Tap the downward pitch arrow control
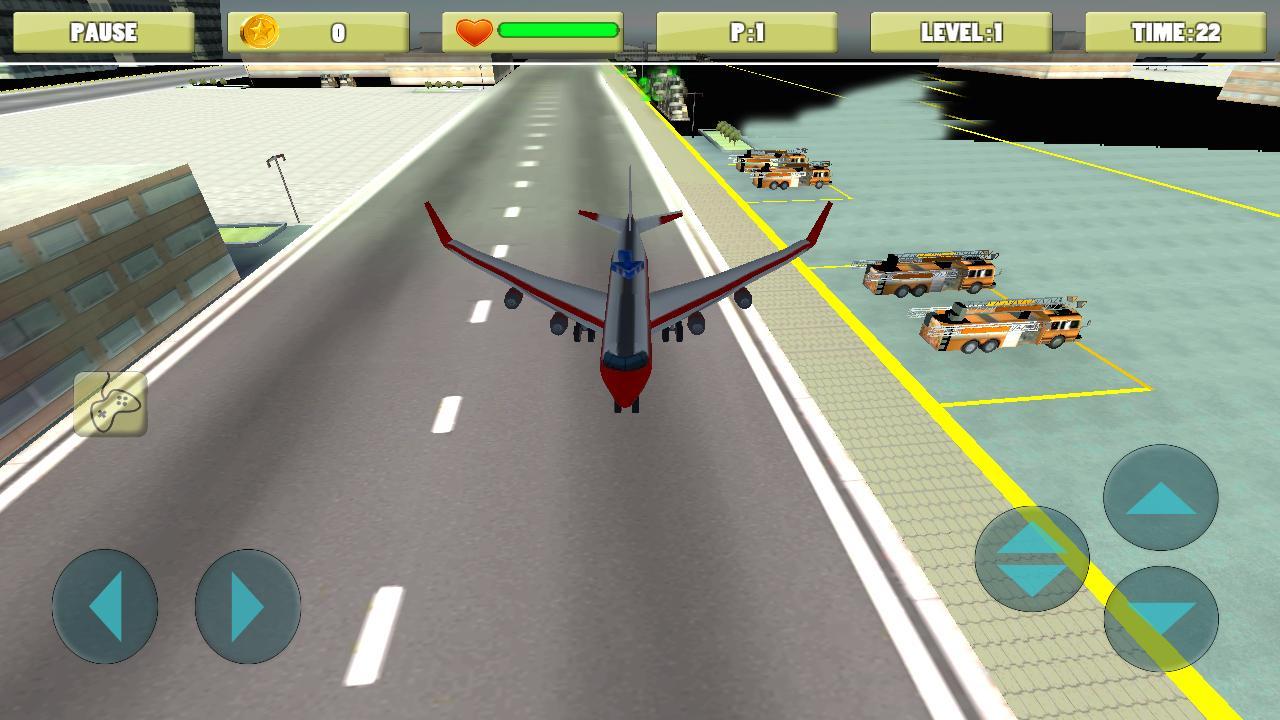This screenshot has height=720, width=1280. click(1160, 620)
